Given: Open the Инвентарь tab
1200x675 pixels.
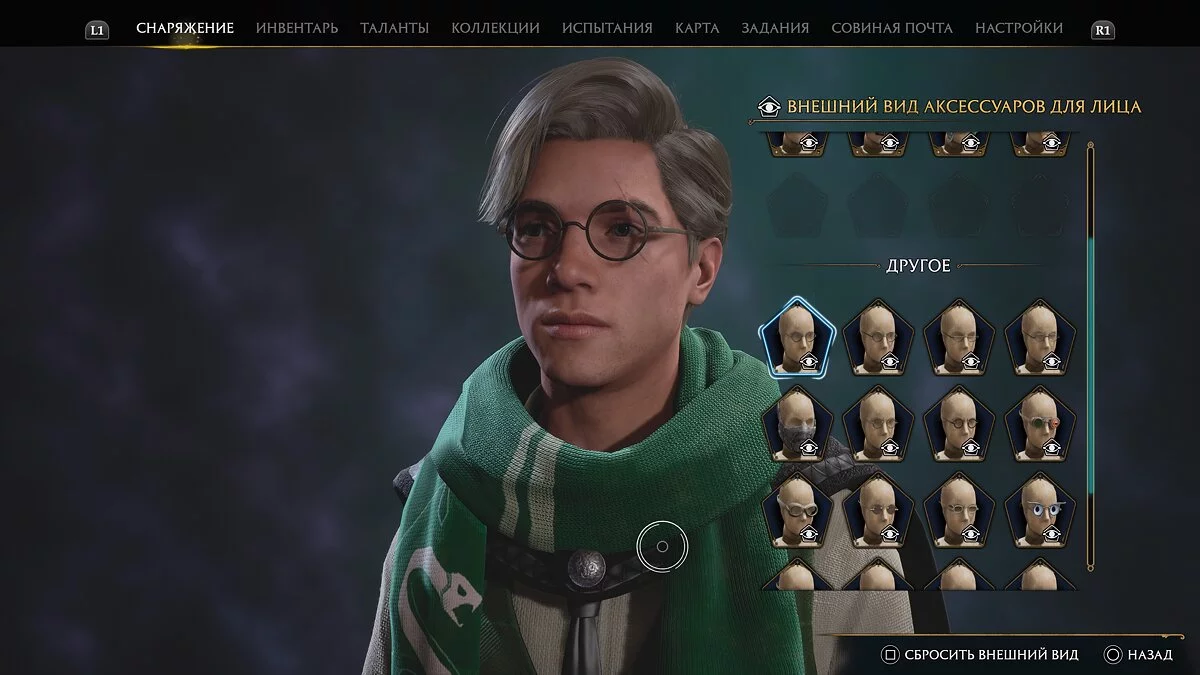Looking at the screenshot, I should (x=297, y=28).
